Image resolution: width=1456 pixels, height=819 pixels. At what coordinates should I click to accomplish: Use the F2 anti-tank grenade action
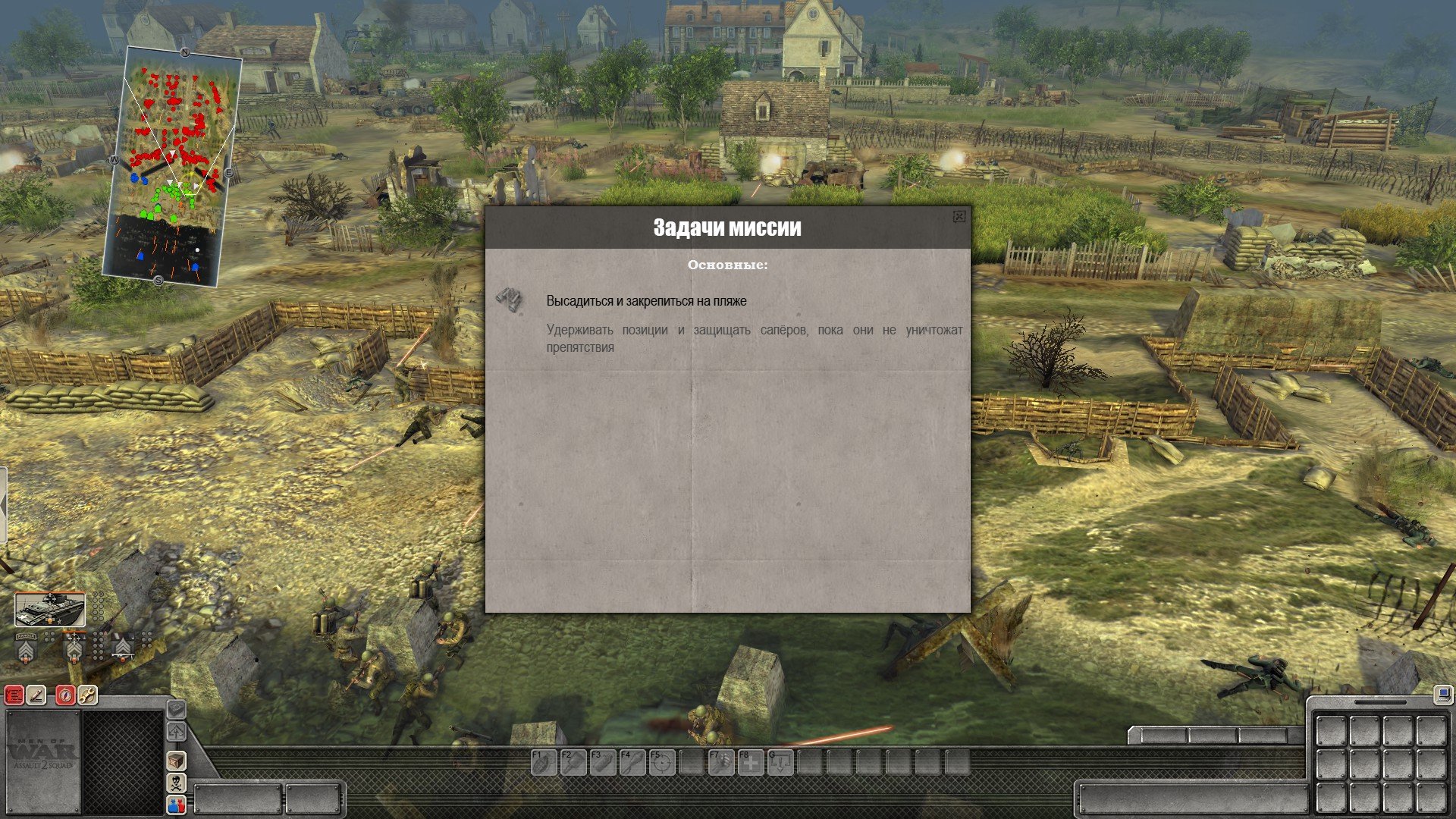[x=573, y=762]
